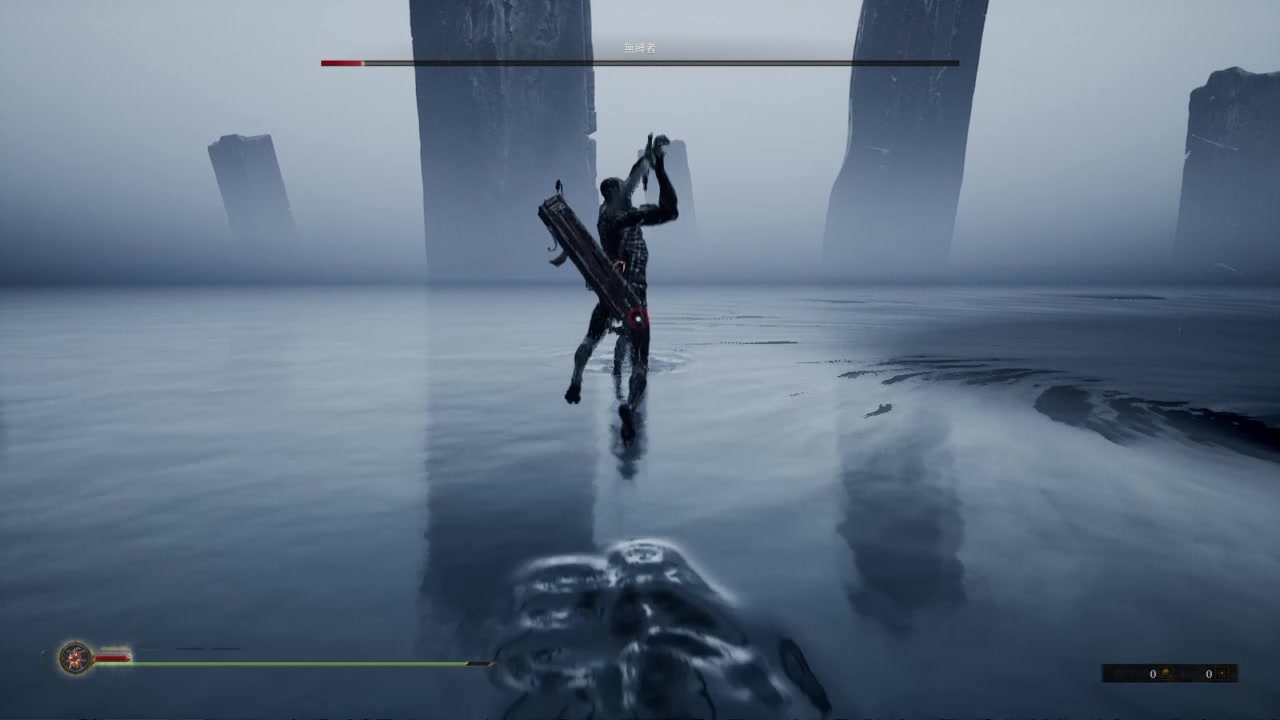The height and width of the screenshot is (720, 1280).
Task: Click the red glowing orb on the character's hip
Action: click(637, 317)
